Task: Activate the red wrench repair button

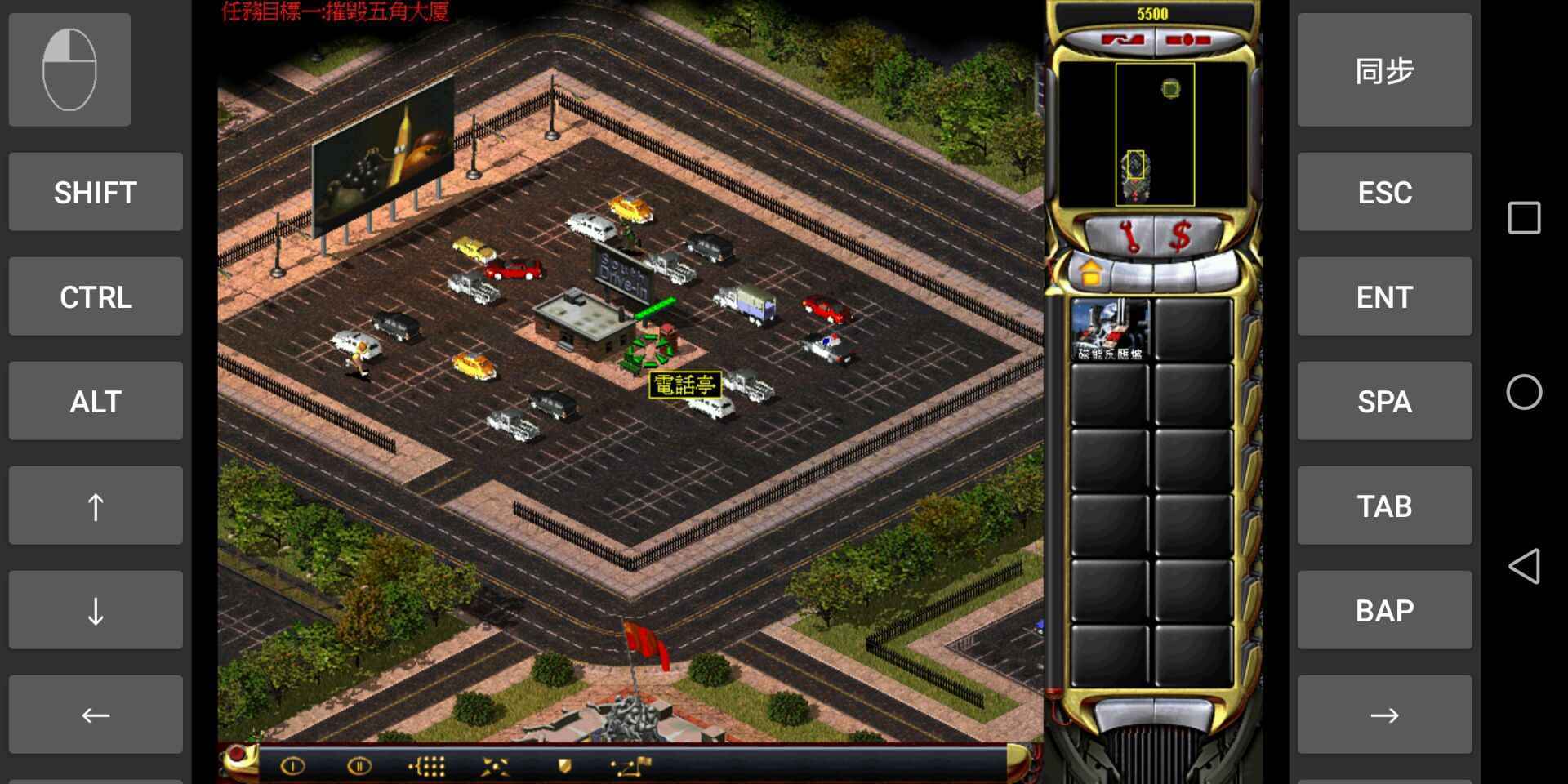Action: [1130, 237]
